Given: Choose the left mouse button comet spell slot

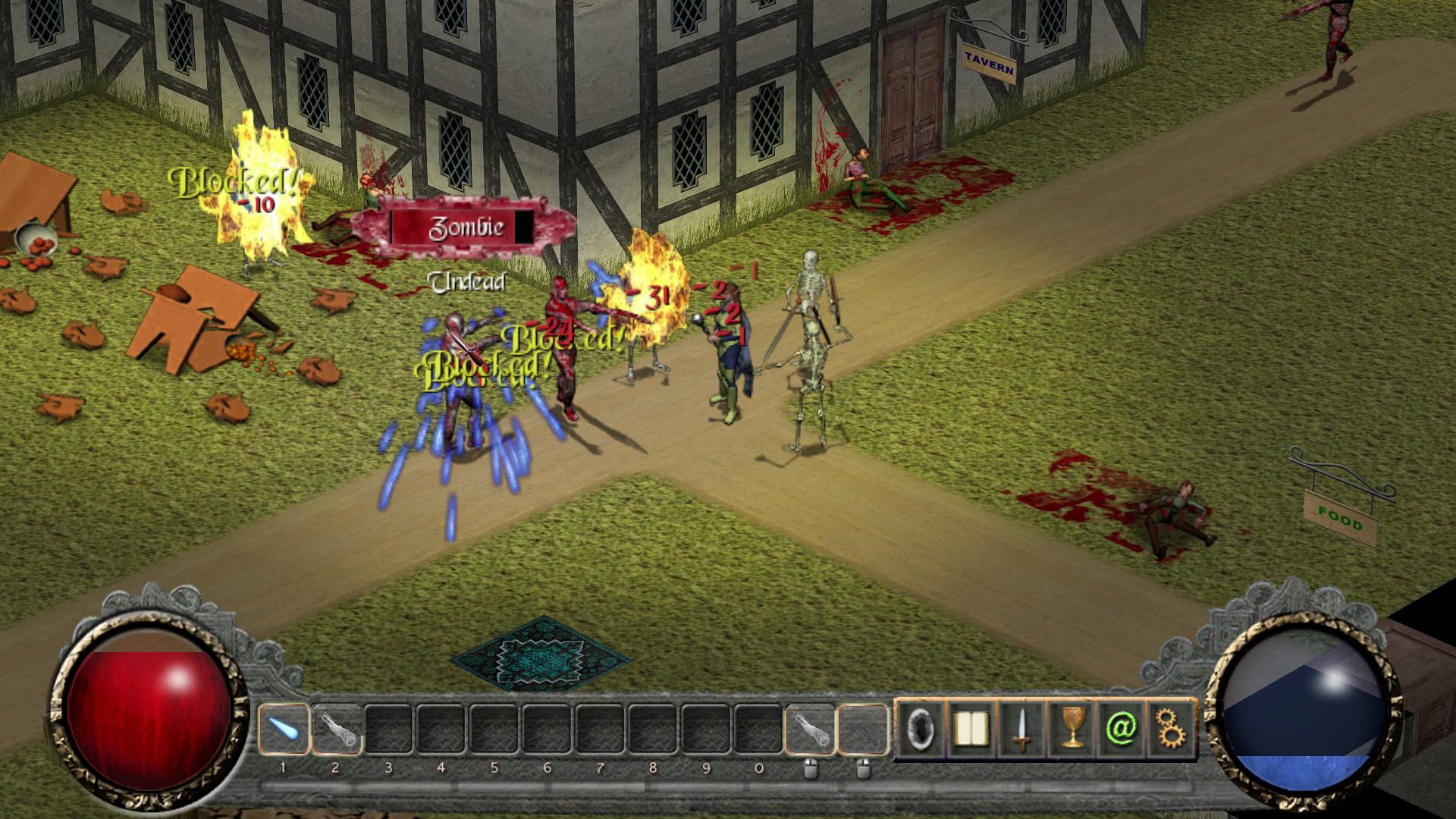Looking at the screenshot, I should (809, 729).
